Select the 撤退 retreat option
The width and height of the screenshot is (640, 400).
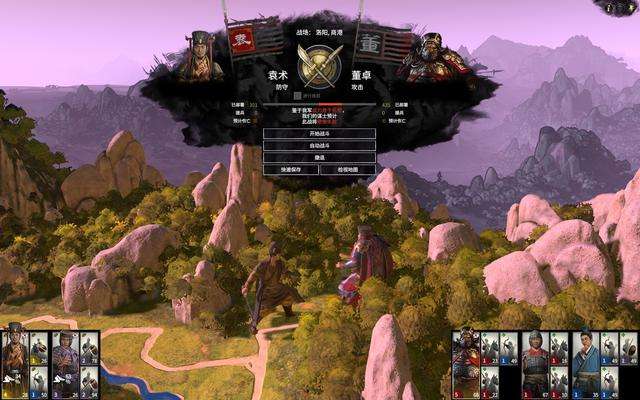click(x=319, y=157)
